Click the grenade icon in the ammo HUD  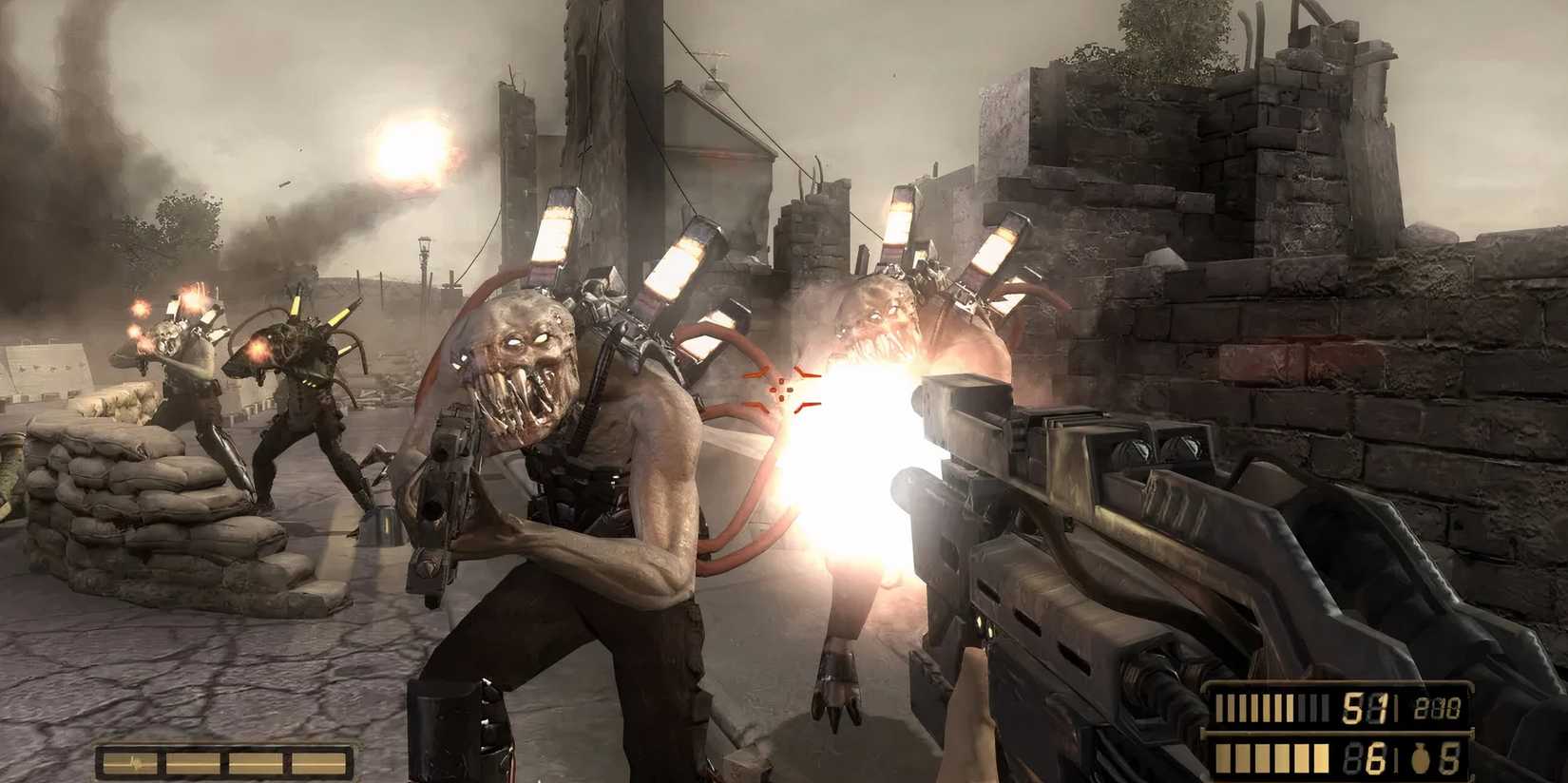coord(1421,758)
